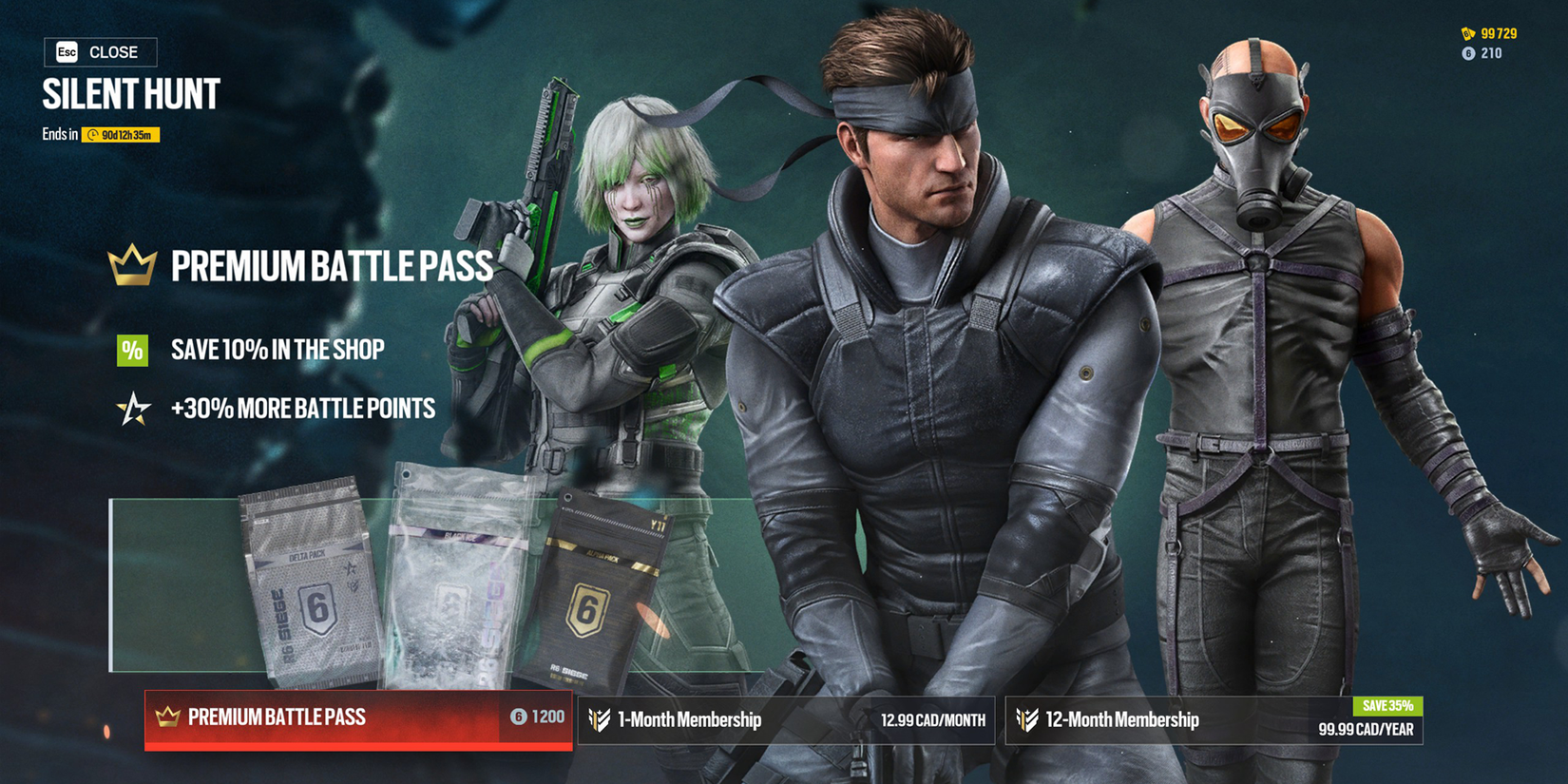Viewport: 1568px width, 784px height.
Task: Click the crown icon inside the red purchase bar
Action: coord(167,717)
